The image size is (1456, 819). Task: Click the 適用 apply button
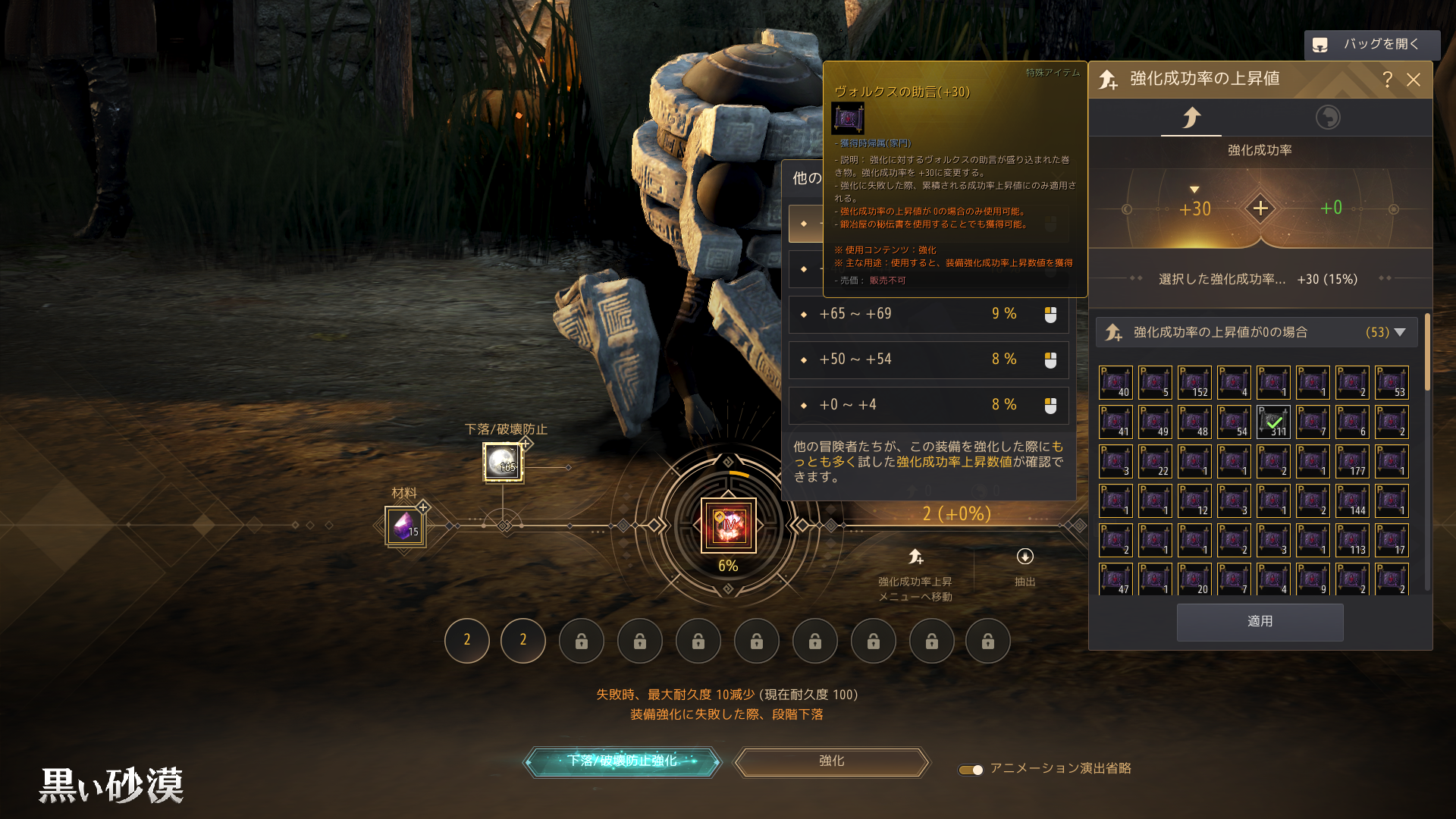point(1260,622)
